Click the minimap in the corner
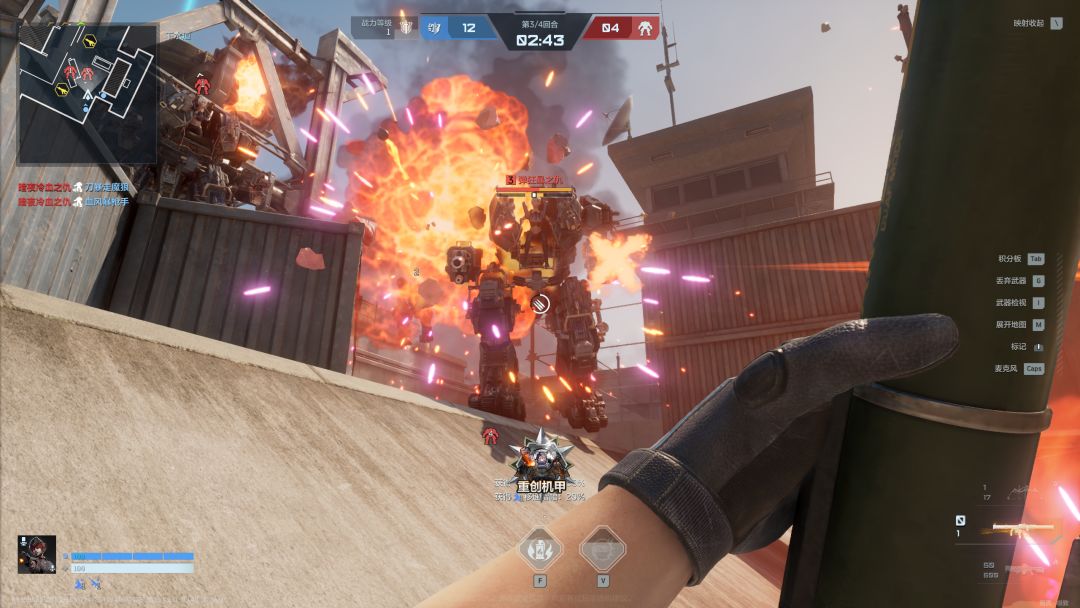This screenshot has width=1080, height=608. tap(87, 93)
